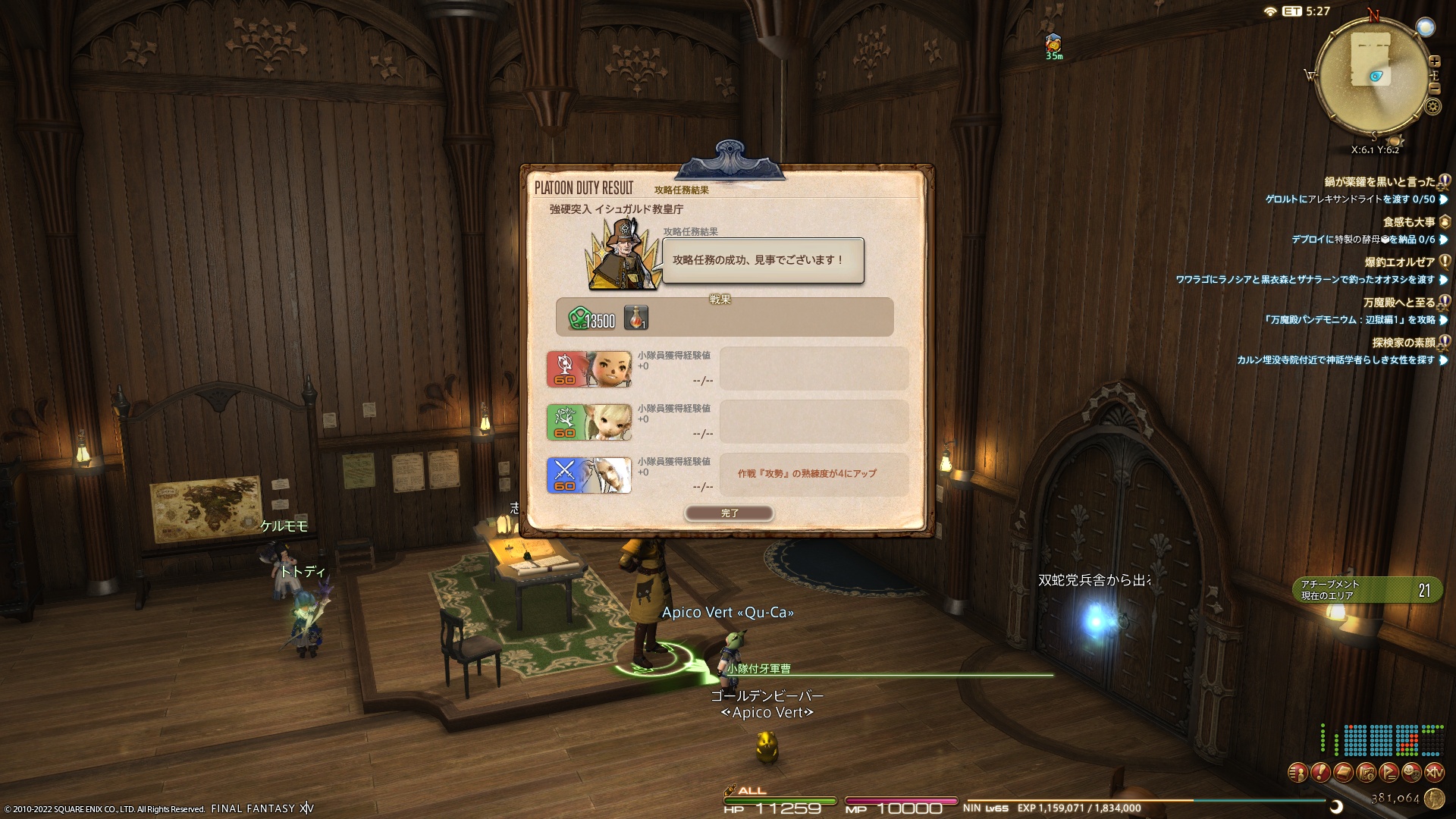Open quest 食感も大事 in tracker

(x=1408, y=222)
